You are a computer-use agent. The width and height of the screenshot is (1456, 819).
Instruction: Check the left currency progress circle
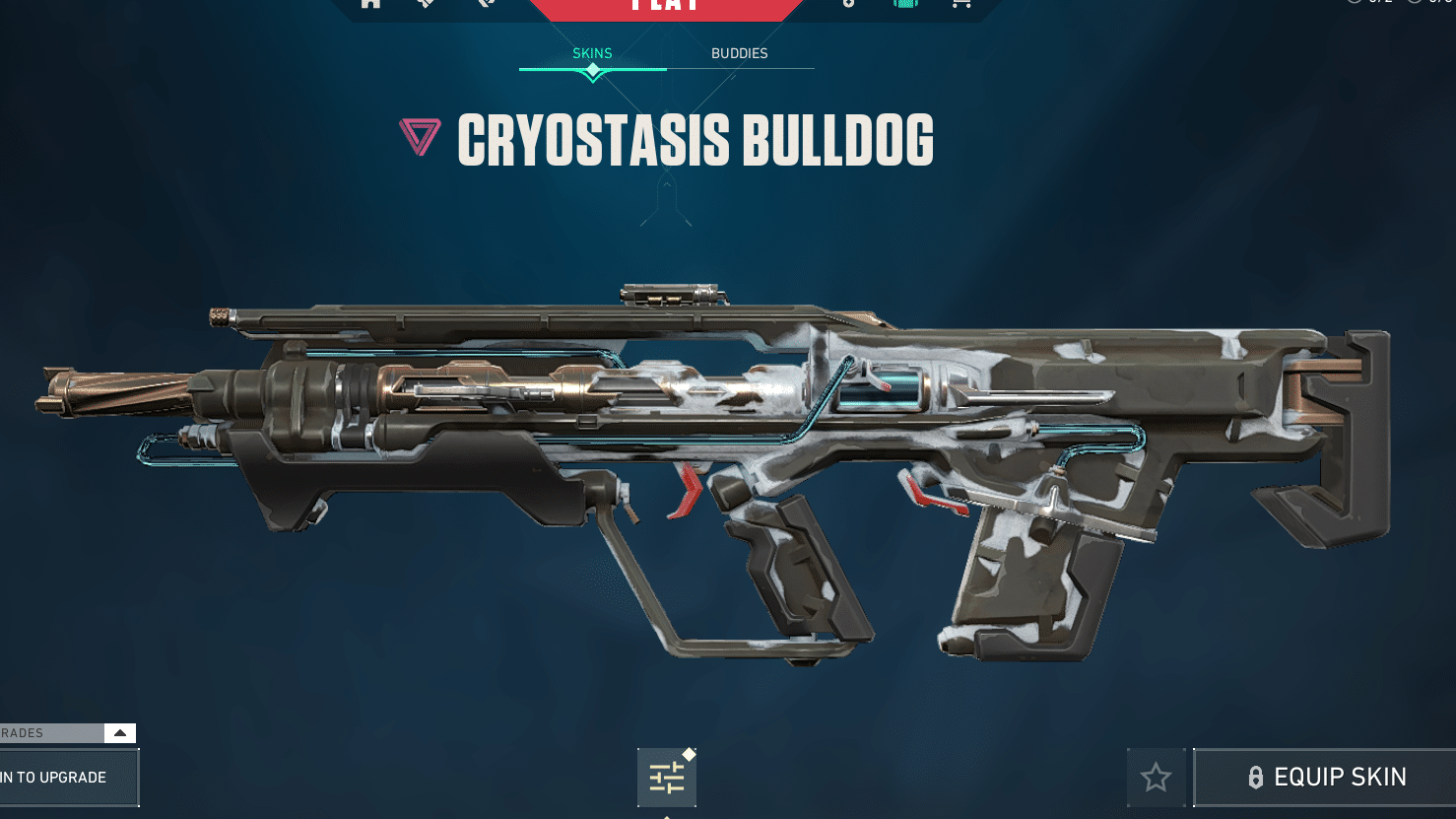click(1353, 3)
